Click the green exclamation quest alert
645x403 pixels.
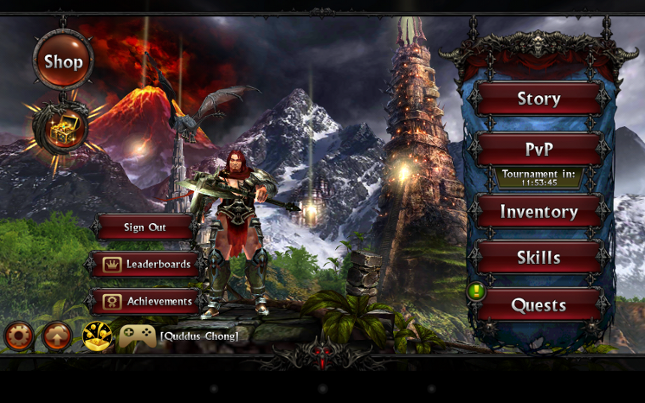(x=476, y=292)
